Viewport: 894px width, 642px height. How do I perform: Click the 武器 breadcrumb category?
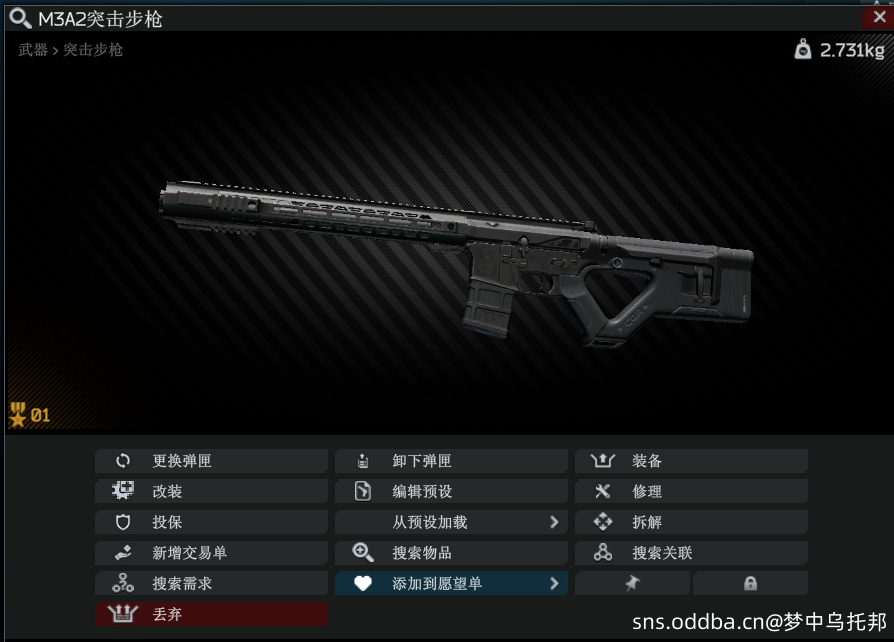pos(33,49)
